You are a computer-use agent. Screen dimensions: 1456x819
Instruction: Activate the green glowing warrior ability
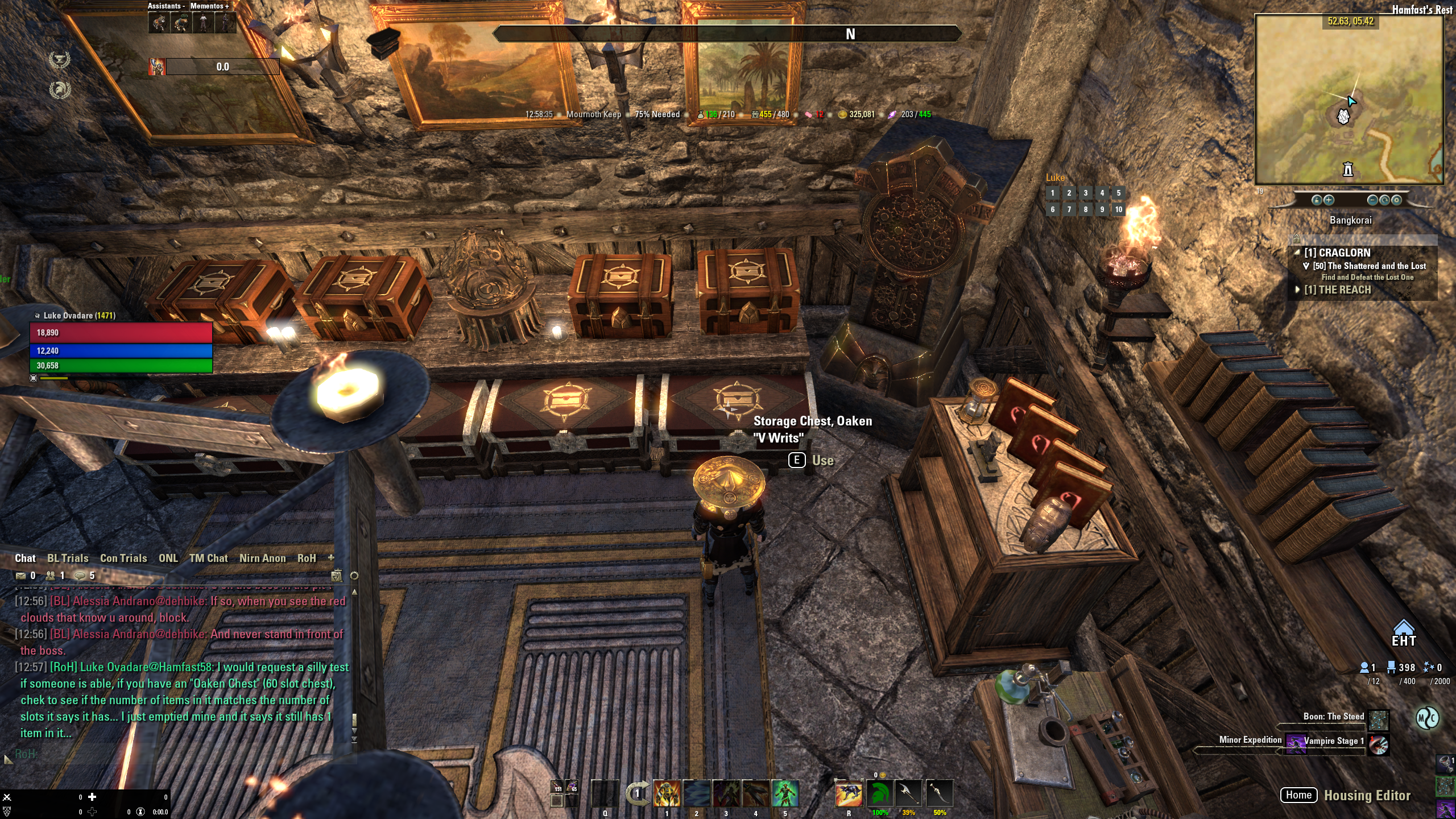click(785, 793)
